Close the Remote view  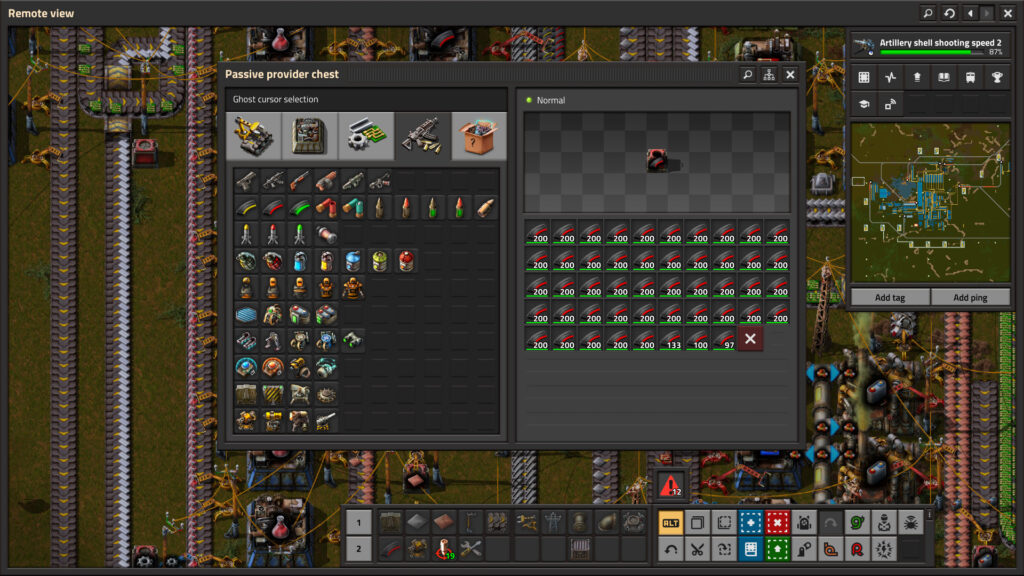(1007, 13)
